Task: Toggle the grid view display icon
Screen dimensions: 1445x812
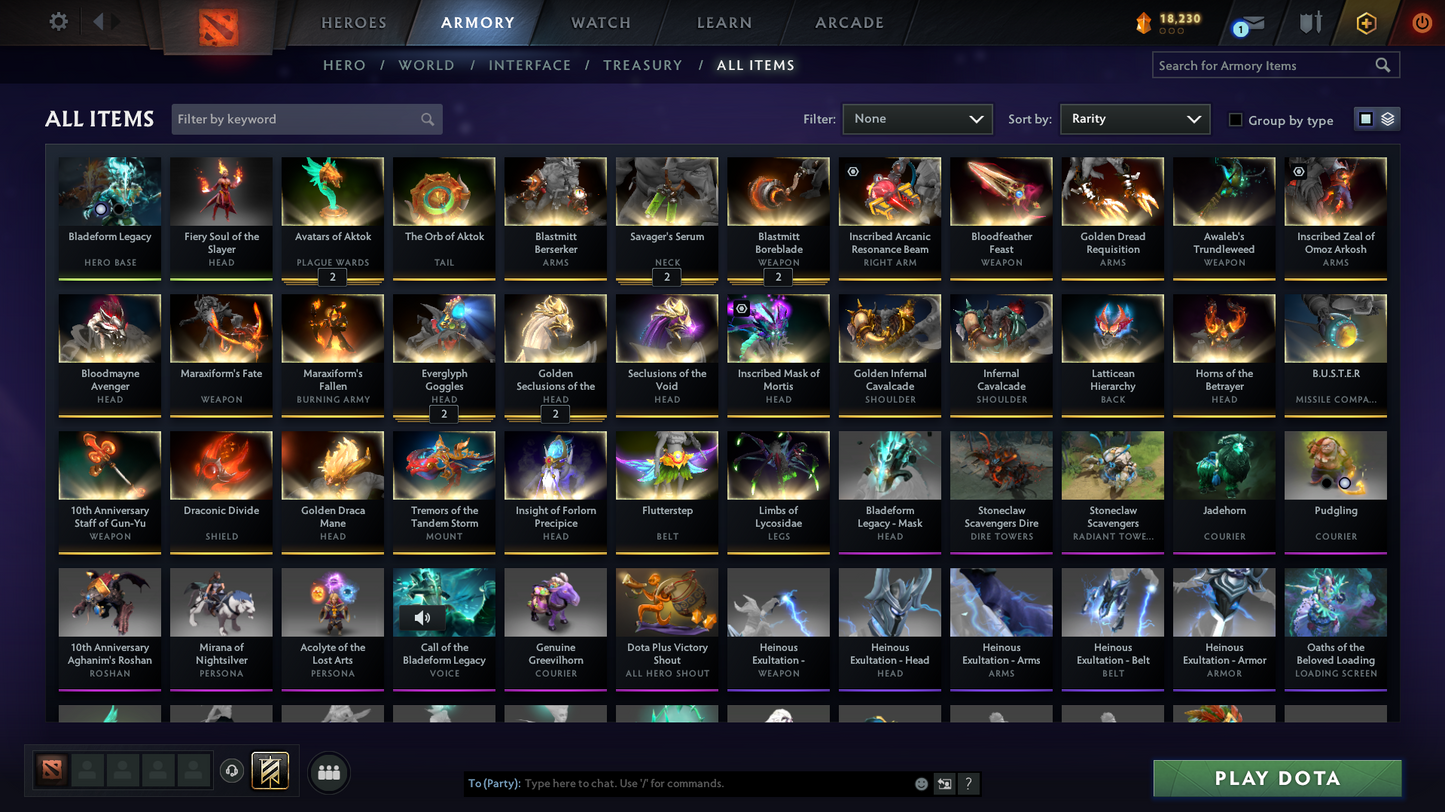Action: (1367, 118)
